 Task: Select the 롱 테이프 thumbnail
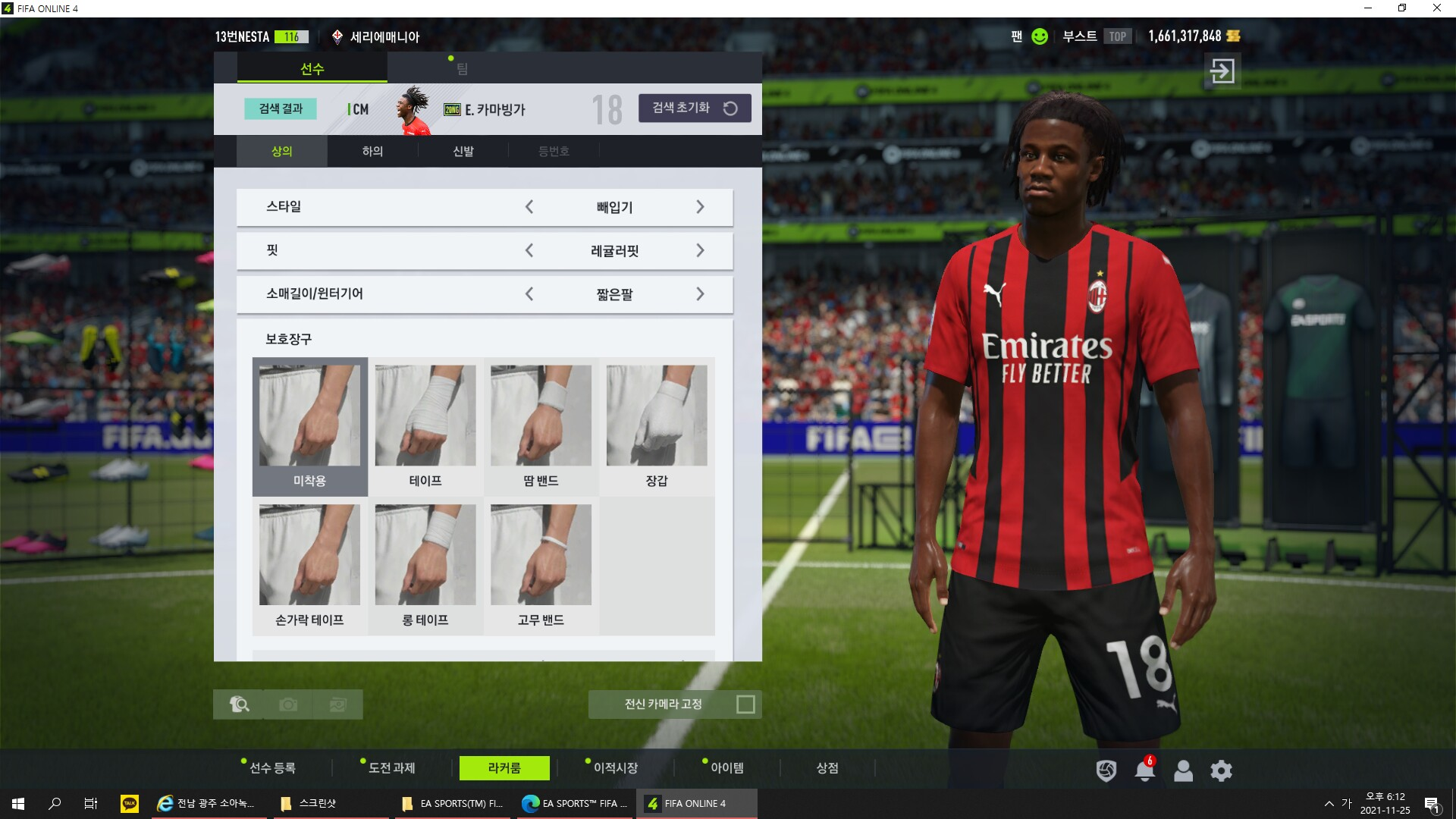tap(425, 566)
